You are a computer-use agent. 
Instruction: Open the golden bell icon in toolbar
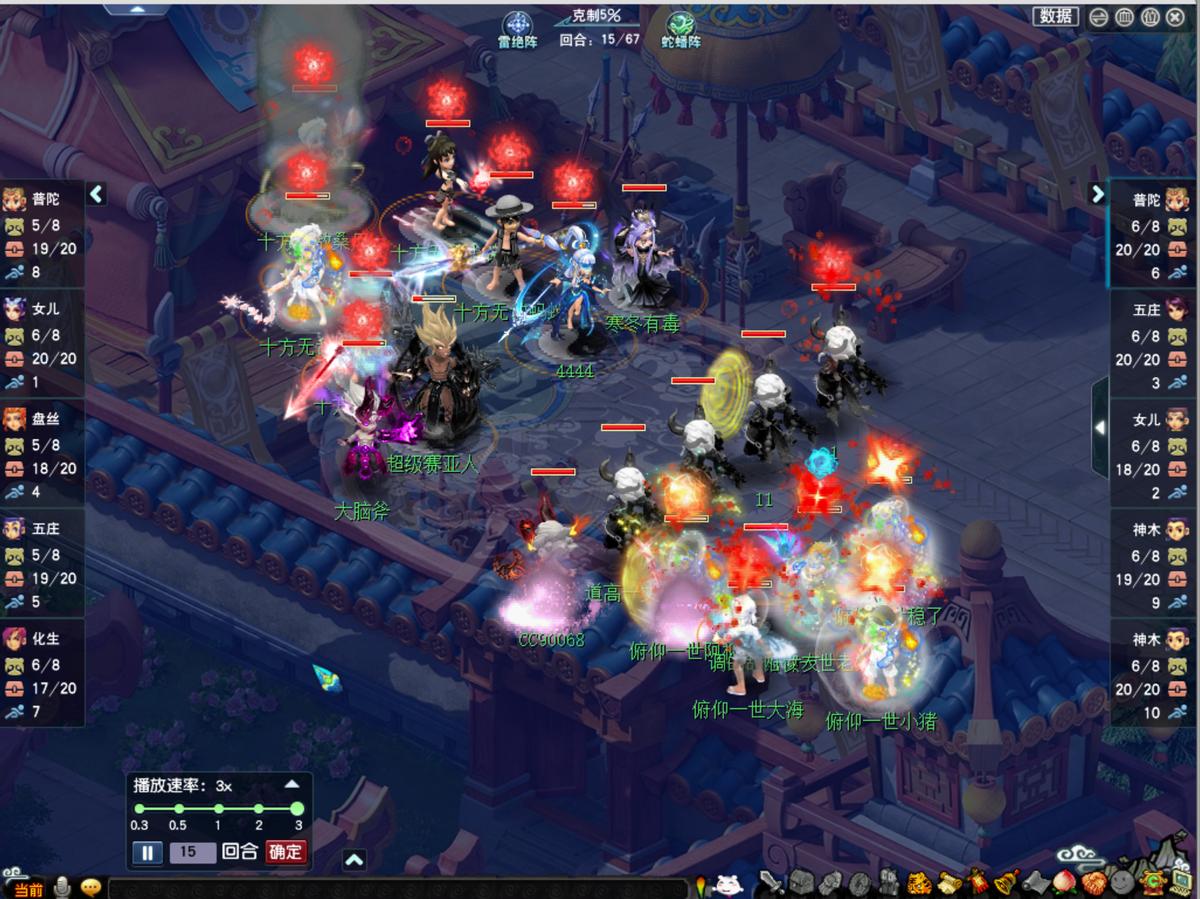(x=1007, y=882)
